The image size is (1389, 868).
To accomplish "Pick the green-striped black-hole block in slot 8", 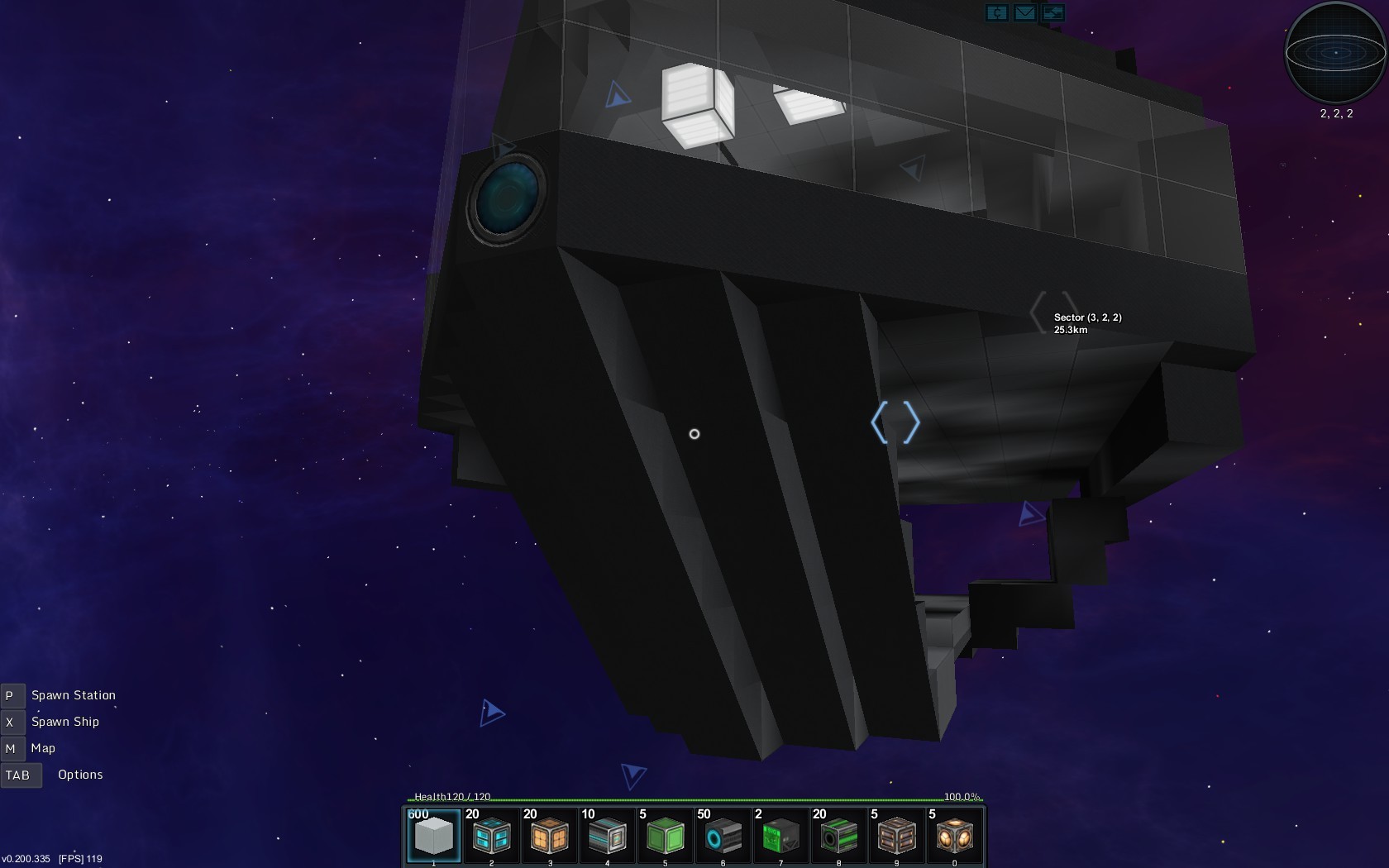I will pyautogui.click(x=838, y=836).
